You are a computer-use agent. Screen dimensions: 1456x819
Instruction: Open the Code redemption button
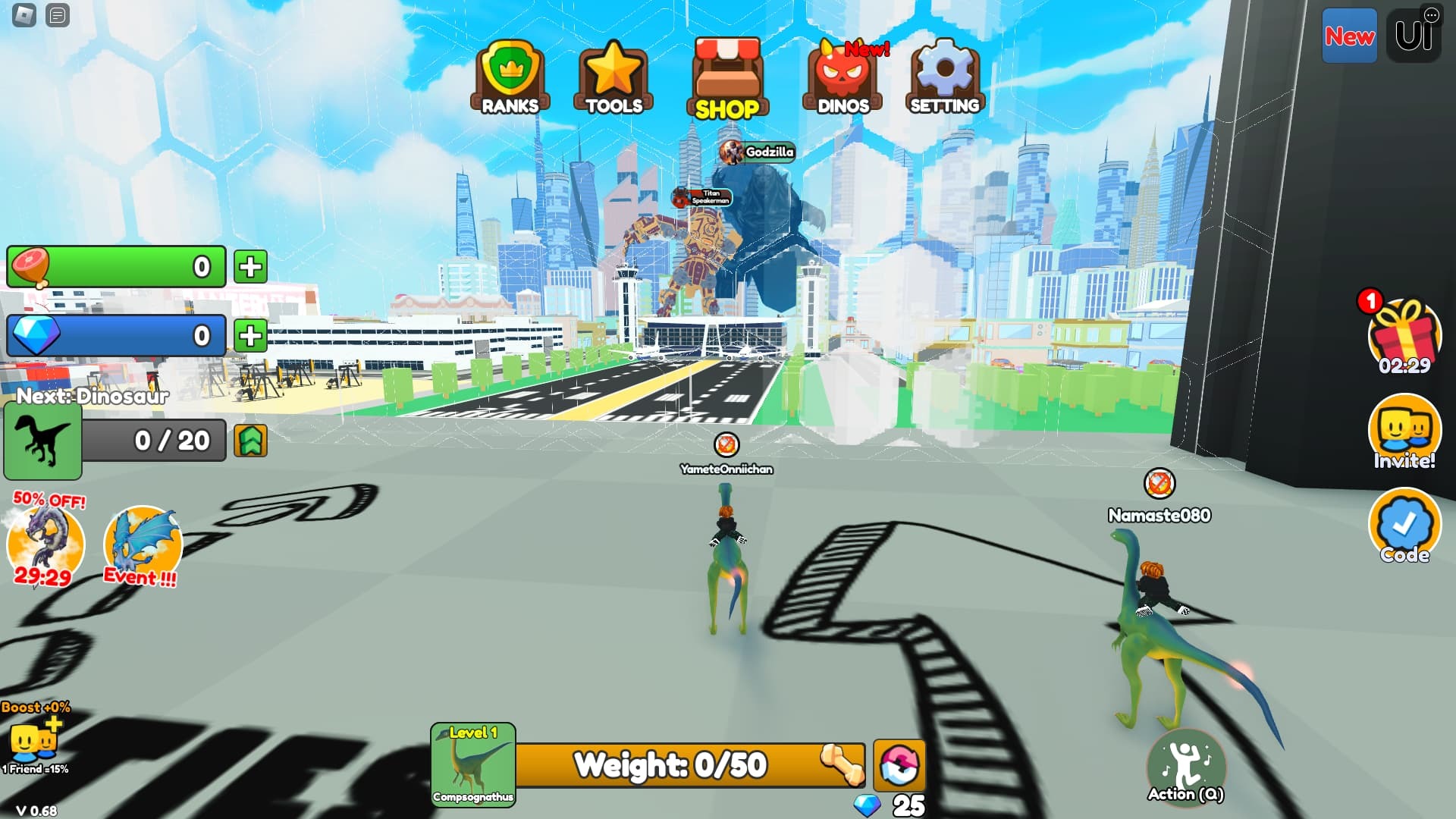click(x=1404, y=526)
